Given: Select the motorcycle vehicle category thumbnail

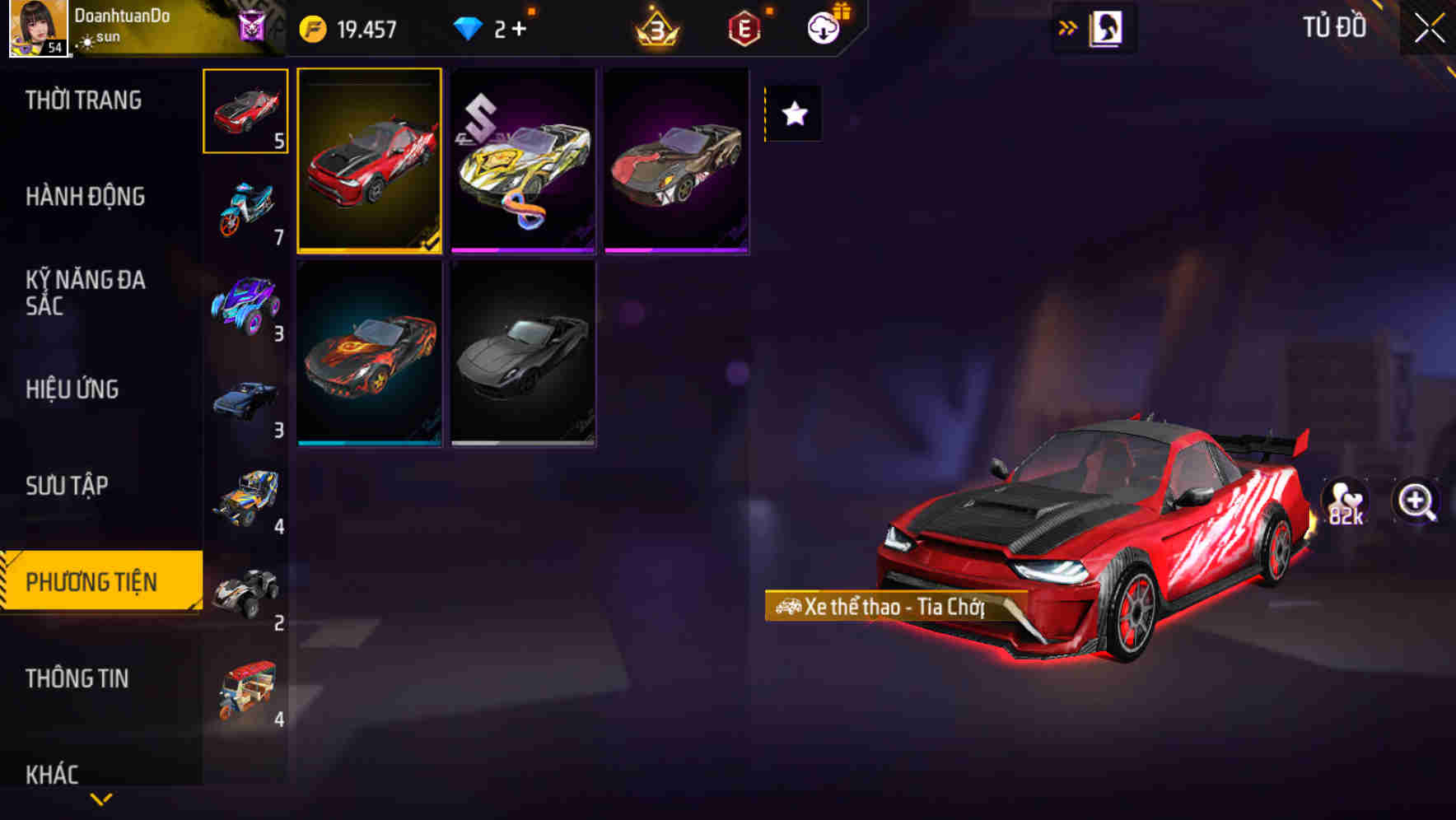Looking at the screenshot, I should coord(246,206).
